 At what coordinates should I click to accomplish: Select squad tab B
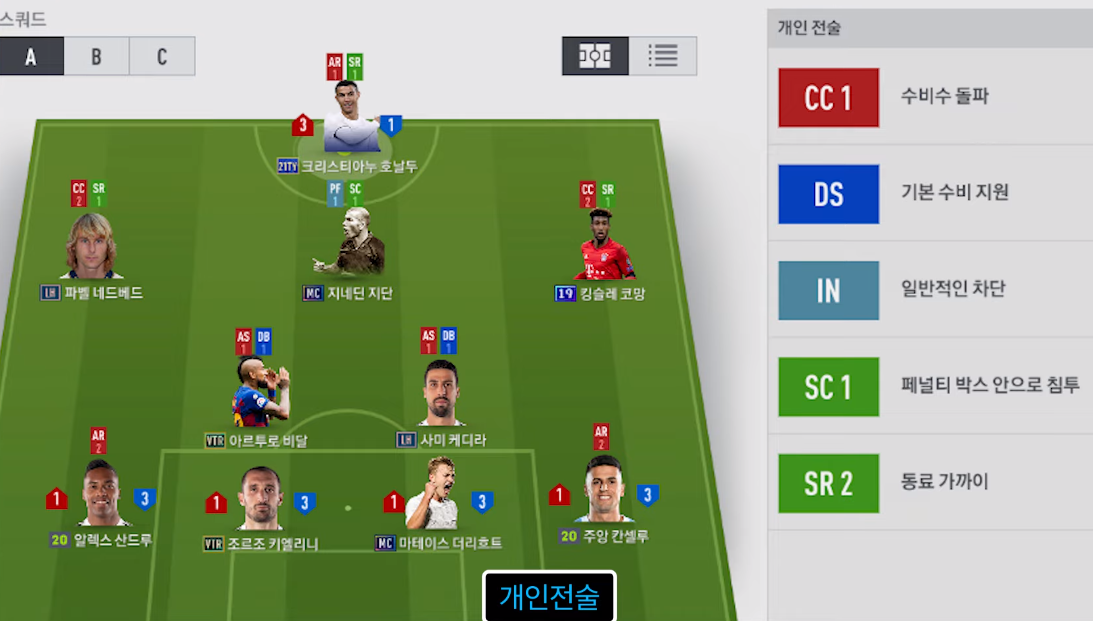coord(96,56)
